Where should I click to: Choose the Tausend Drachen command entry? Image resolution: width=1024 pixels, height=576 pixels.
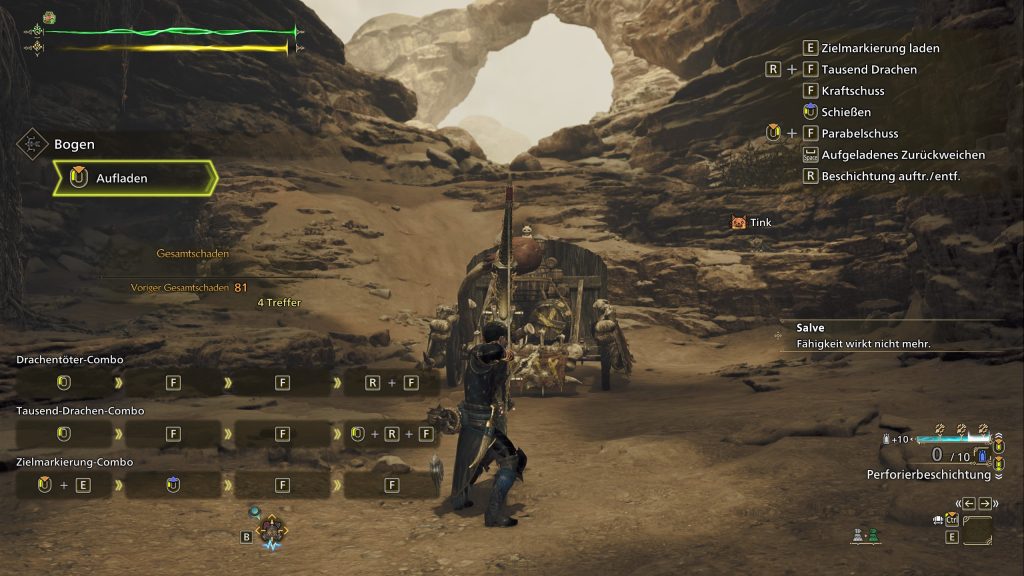coord(868,70)
